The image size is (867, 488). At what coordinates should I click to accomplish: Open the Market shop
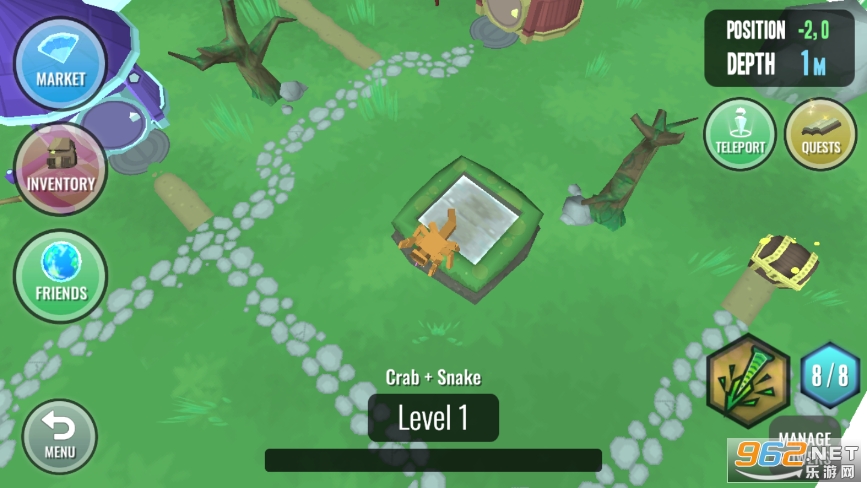tap(60, 63)
